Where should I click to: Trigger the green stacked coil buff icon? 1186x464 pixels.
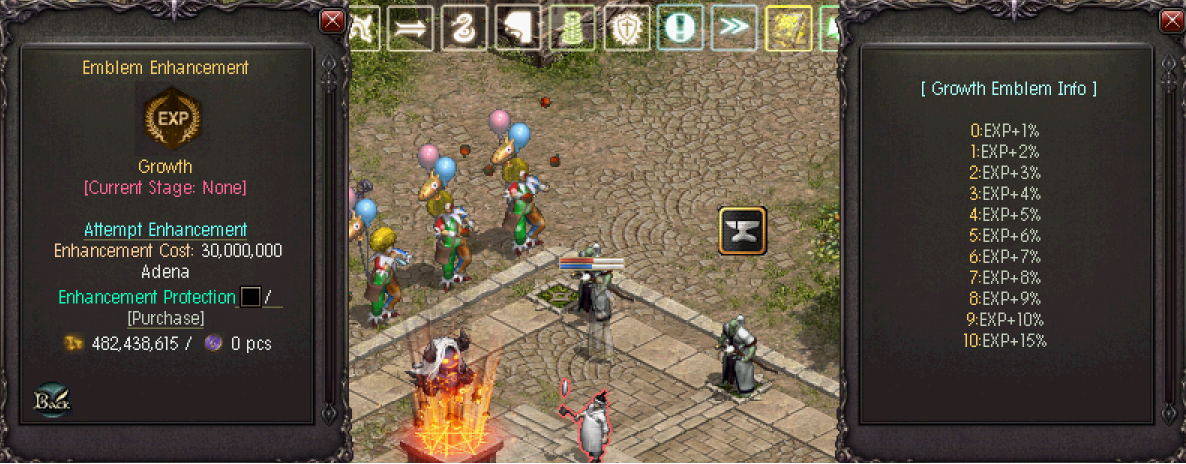pyautogui.click(x=572, y=29)
